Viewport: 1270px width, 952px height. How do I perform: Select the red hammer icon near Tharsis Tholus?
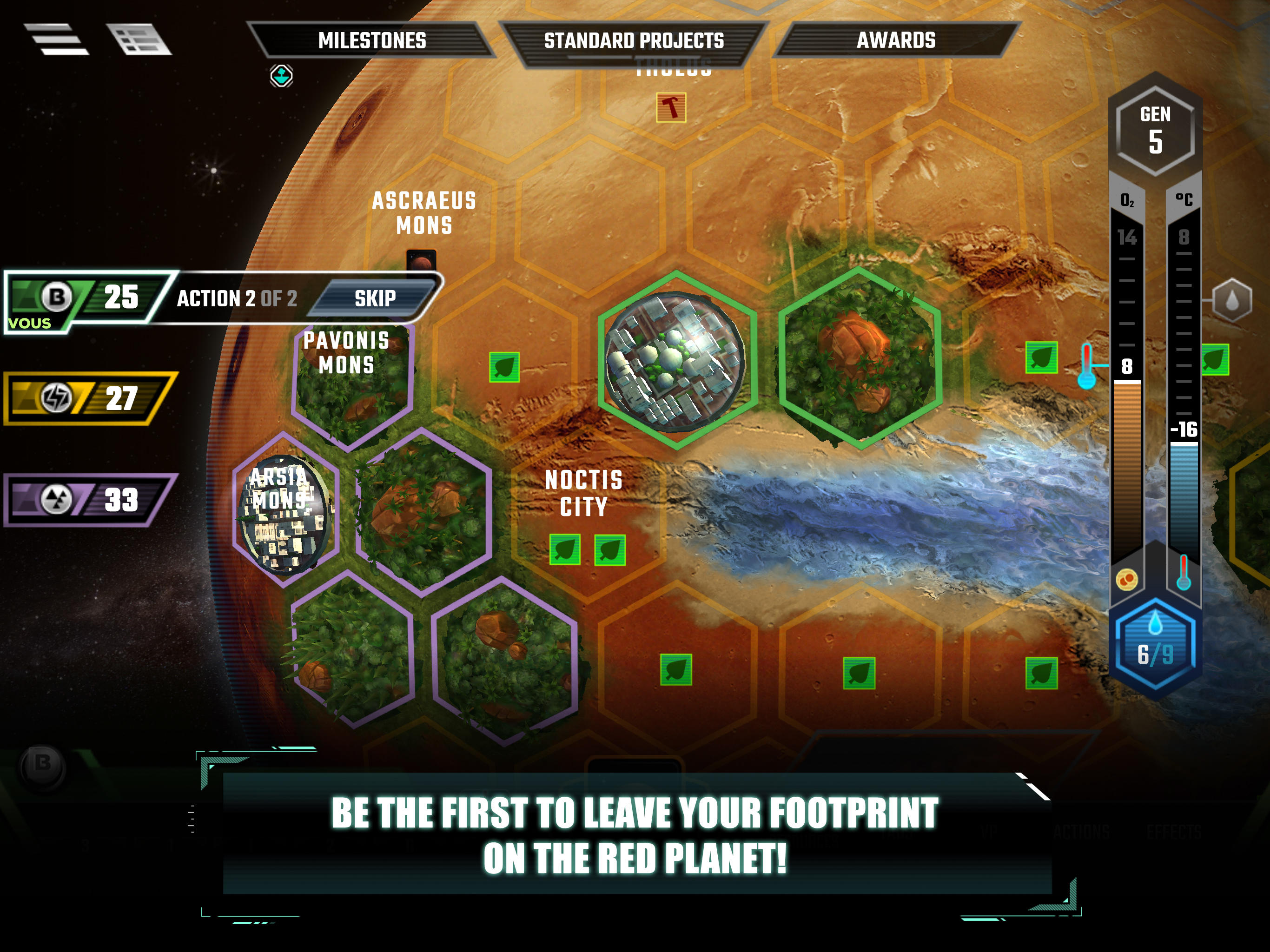tap(671, 106)
